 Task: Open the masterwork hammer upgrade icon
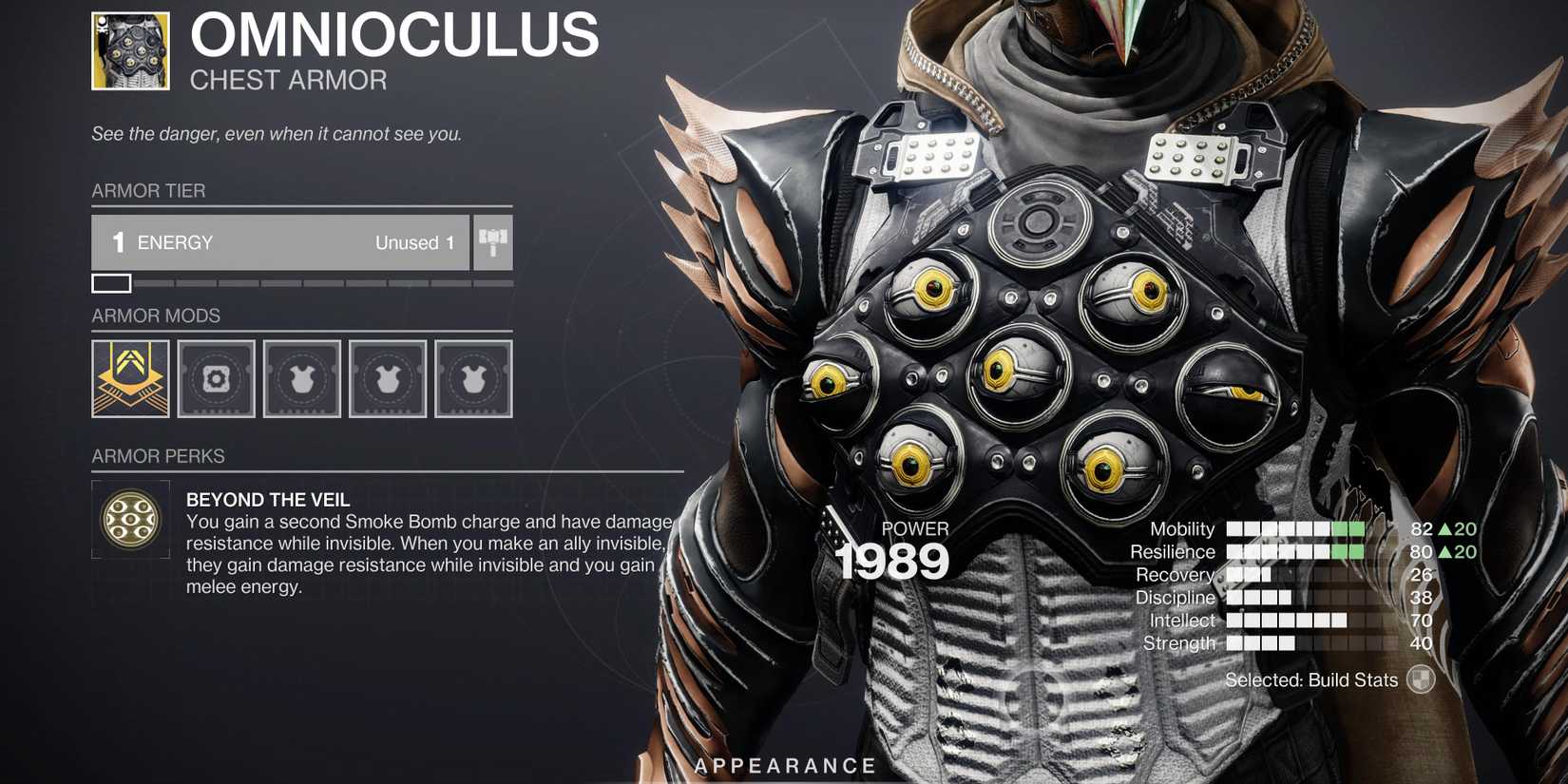492,242
